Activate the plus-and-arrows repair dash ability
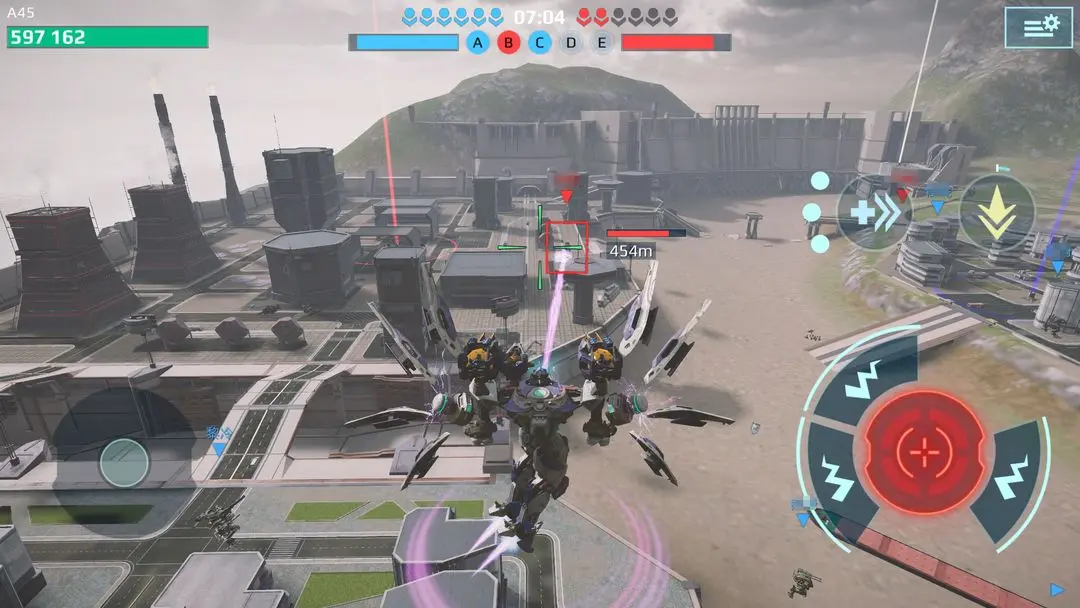Image resolution: width=1080 pixels, height=608 pixels. 873,213
